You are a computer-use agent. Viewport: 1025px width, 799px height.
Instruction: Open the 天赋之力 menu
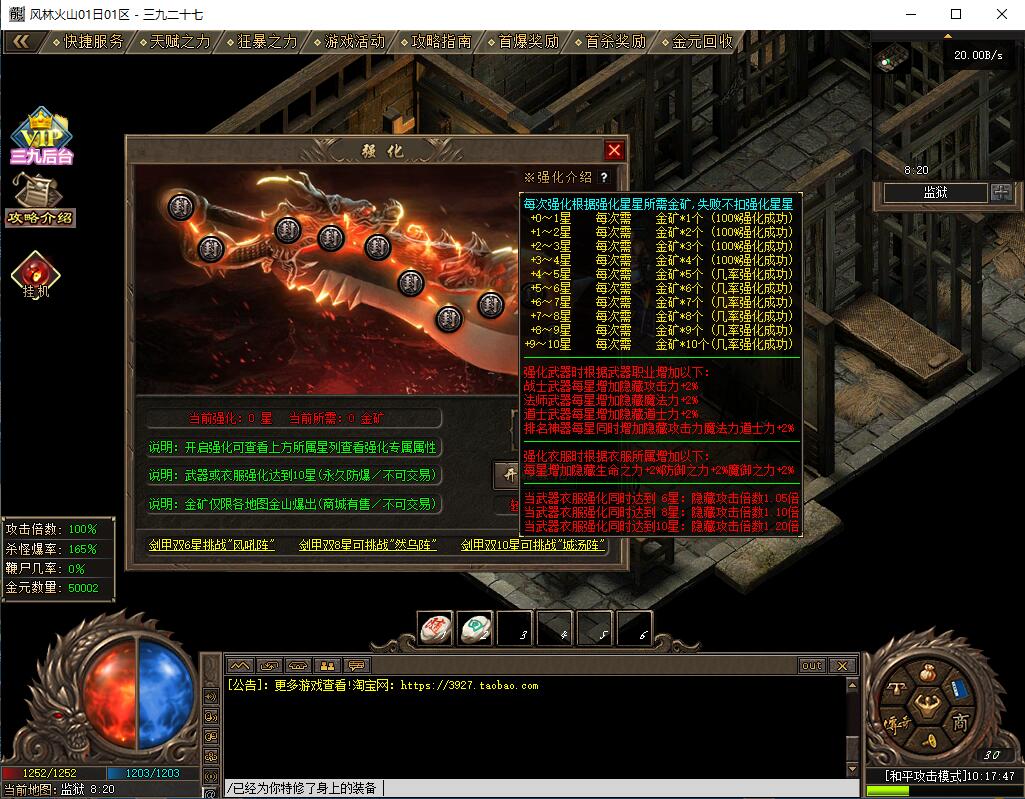coord(181,42)
